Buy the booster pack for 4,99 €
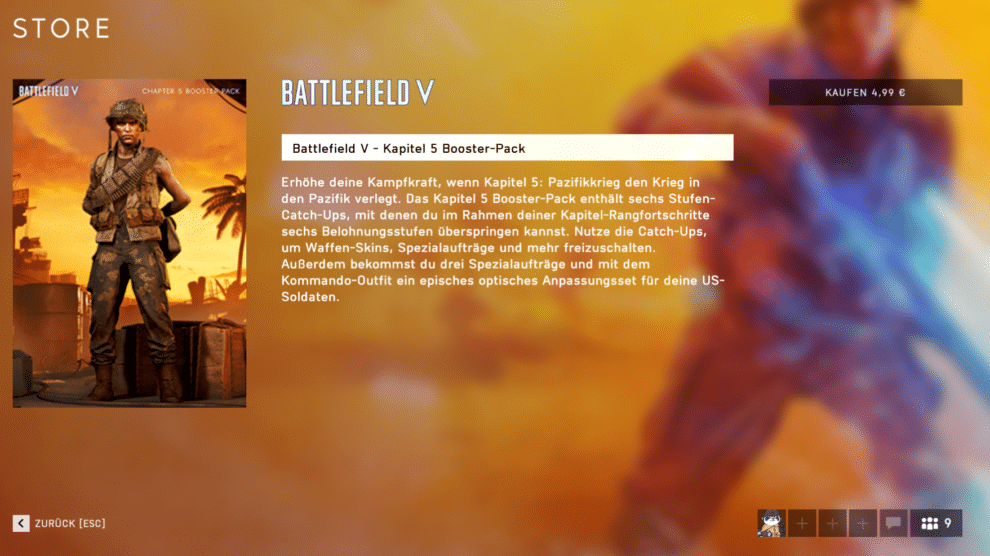The height and width of the screenshot is (556, 990). point(865,93)
